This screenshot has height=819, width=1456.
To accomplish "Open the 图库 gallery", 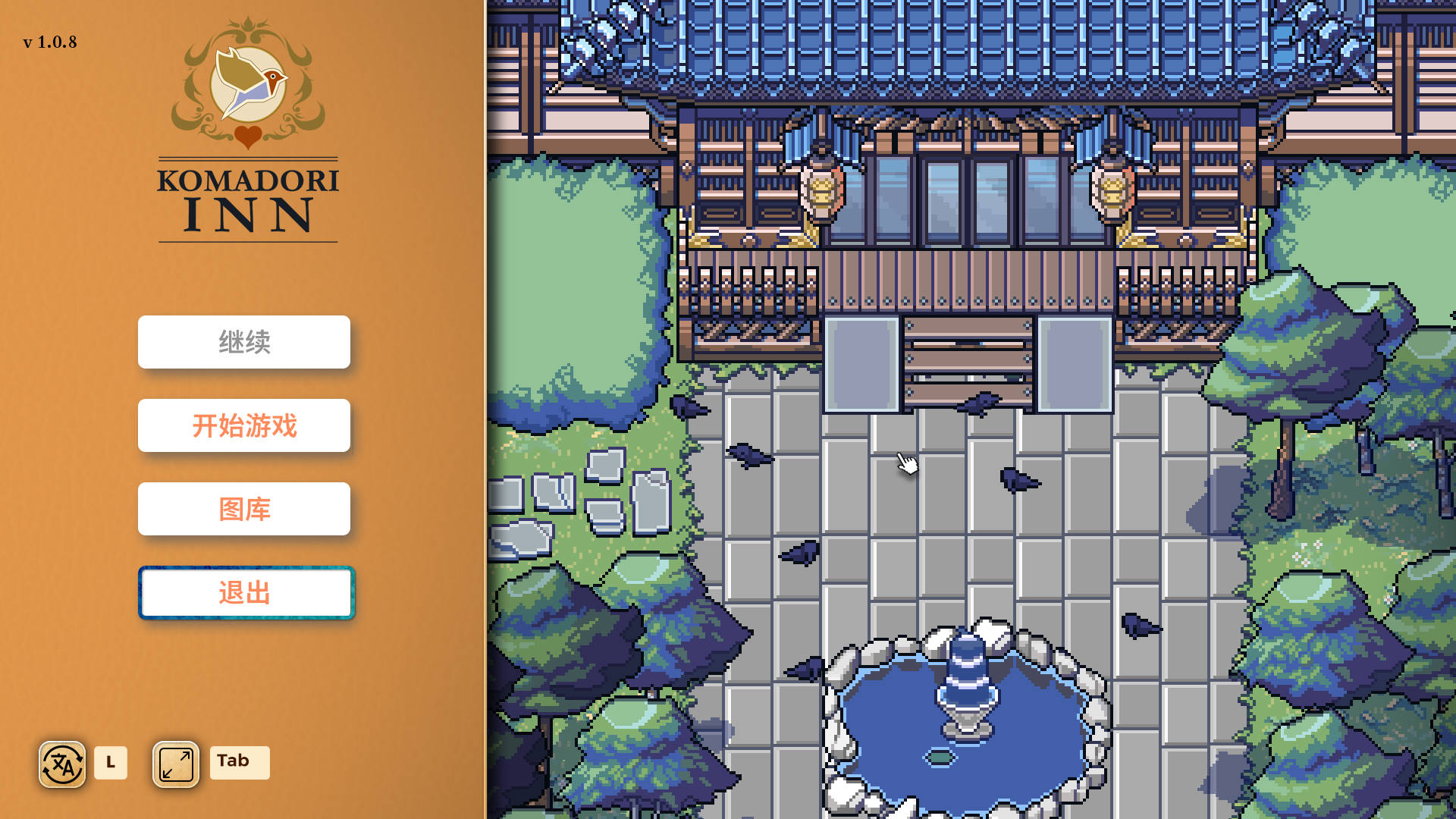I will [244, 509].
